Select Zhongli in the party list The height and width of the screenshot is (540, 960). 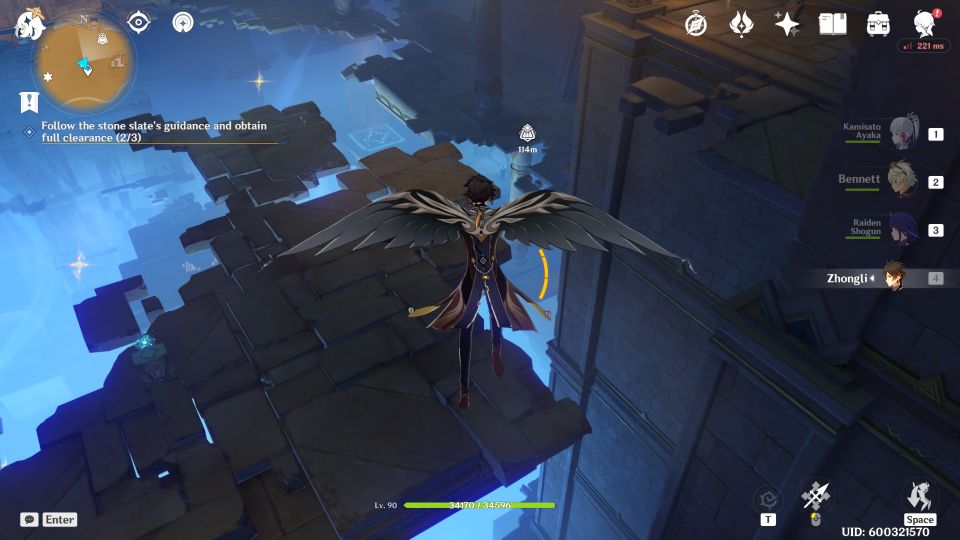click(894, 278)
